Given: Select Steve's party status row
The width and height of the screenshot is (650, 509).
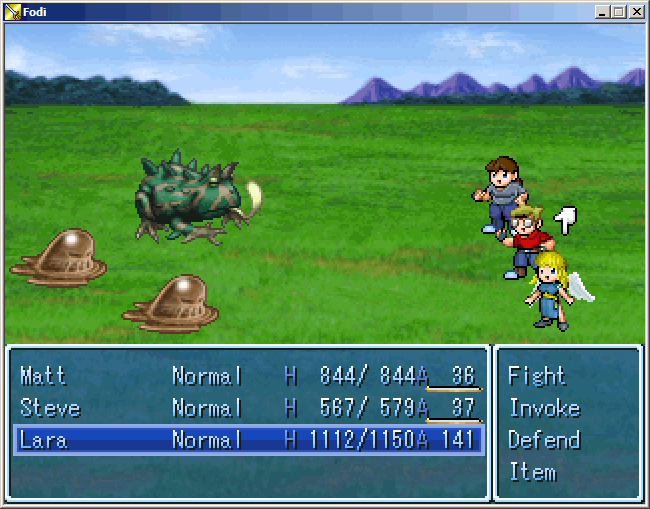Looking at the screenshot, I should click(248, 408).
